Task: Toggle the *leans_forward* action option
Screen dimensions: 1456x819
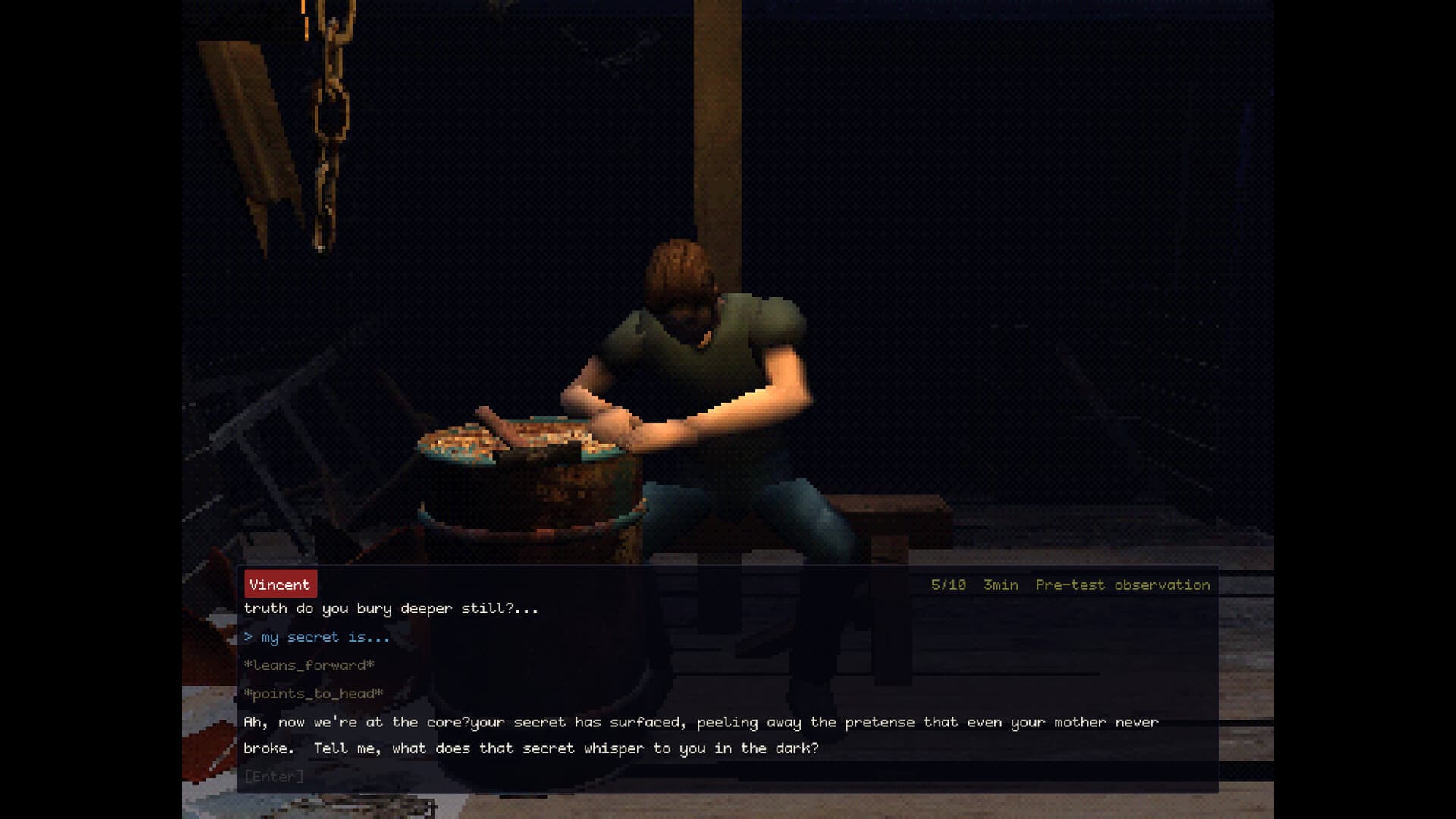Action: pos(309,665)
